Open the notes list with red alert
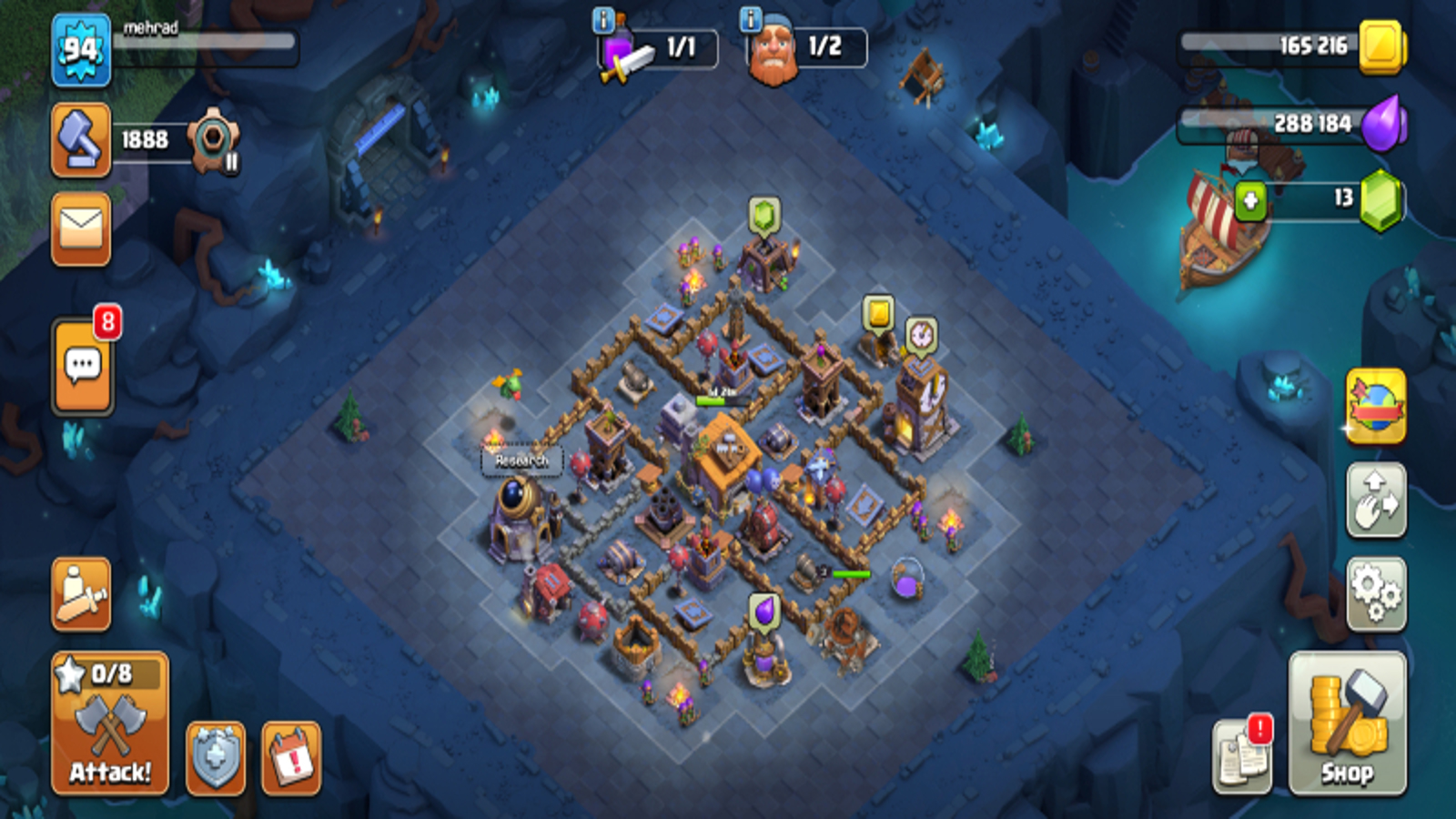This screenshot has height=819, width=1456. pos(1242,757)
